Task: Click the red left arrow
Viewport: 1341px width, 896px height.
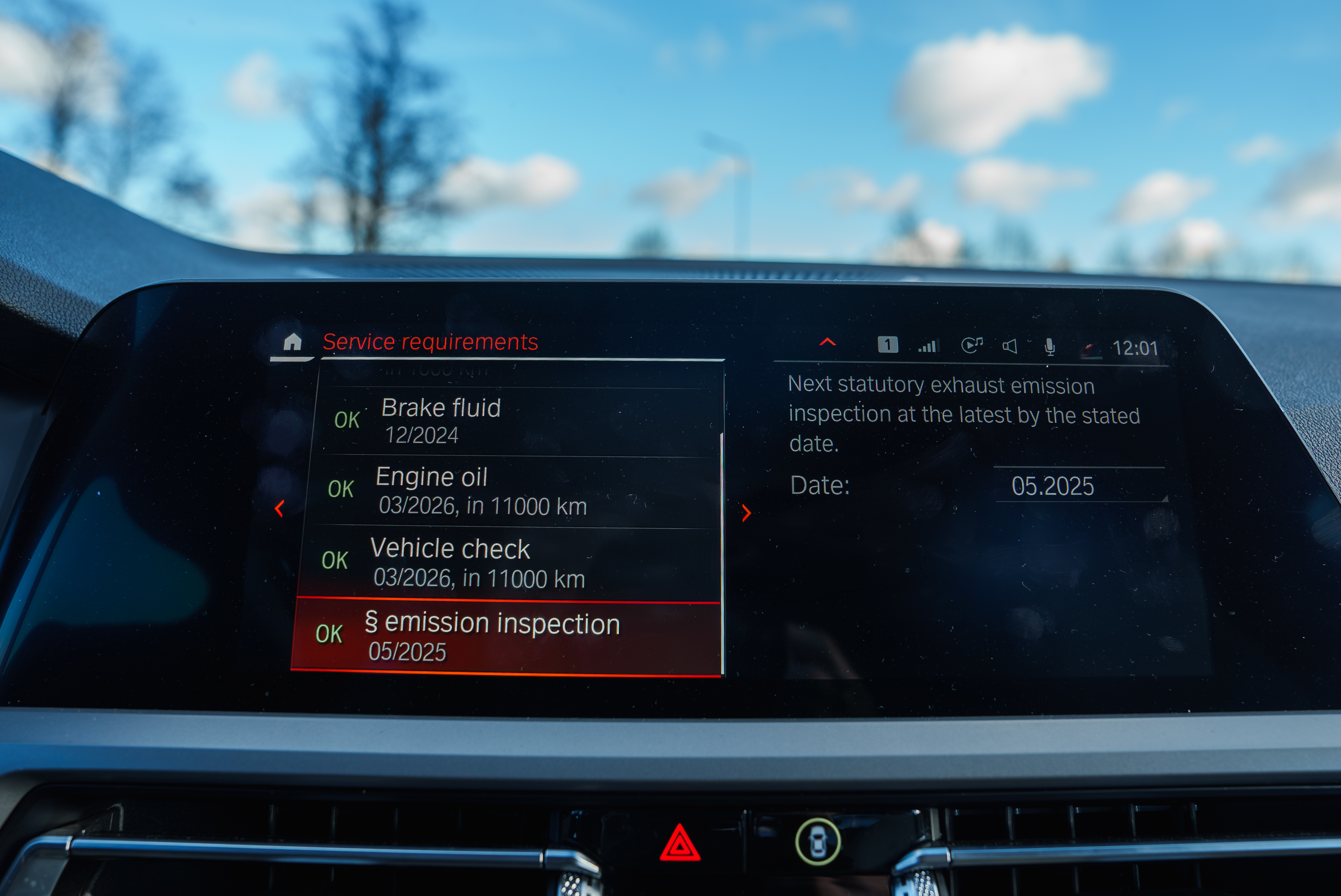Action: click(279, 508)
